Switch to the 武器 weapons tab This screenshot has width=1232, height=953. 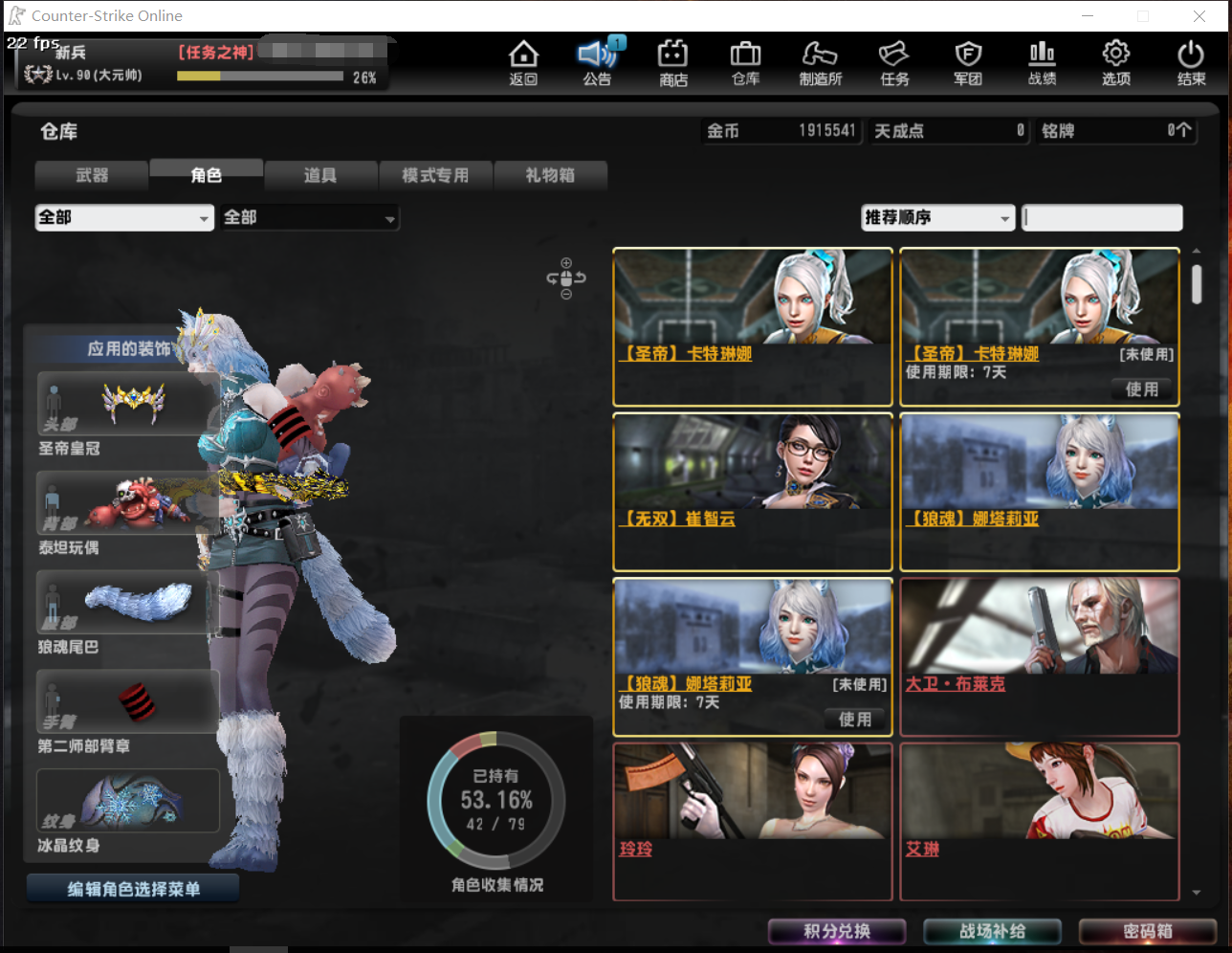91,175
